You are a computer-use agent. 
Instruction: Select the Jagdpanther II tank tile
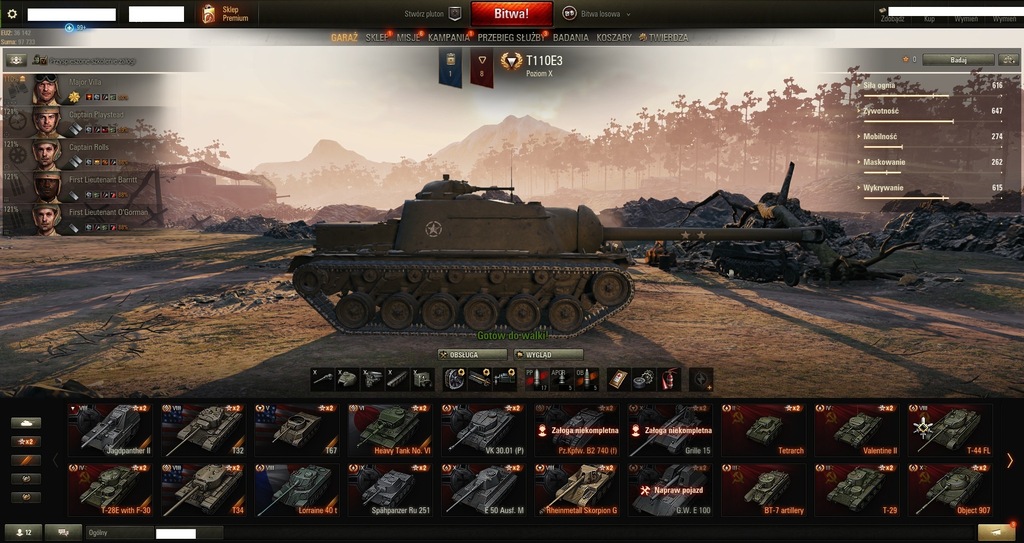(x=109, y=429)
